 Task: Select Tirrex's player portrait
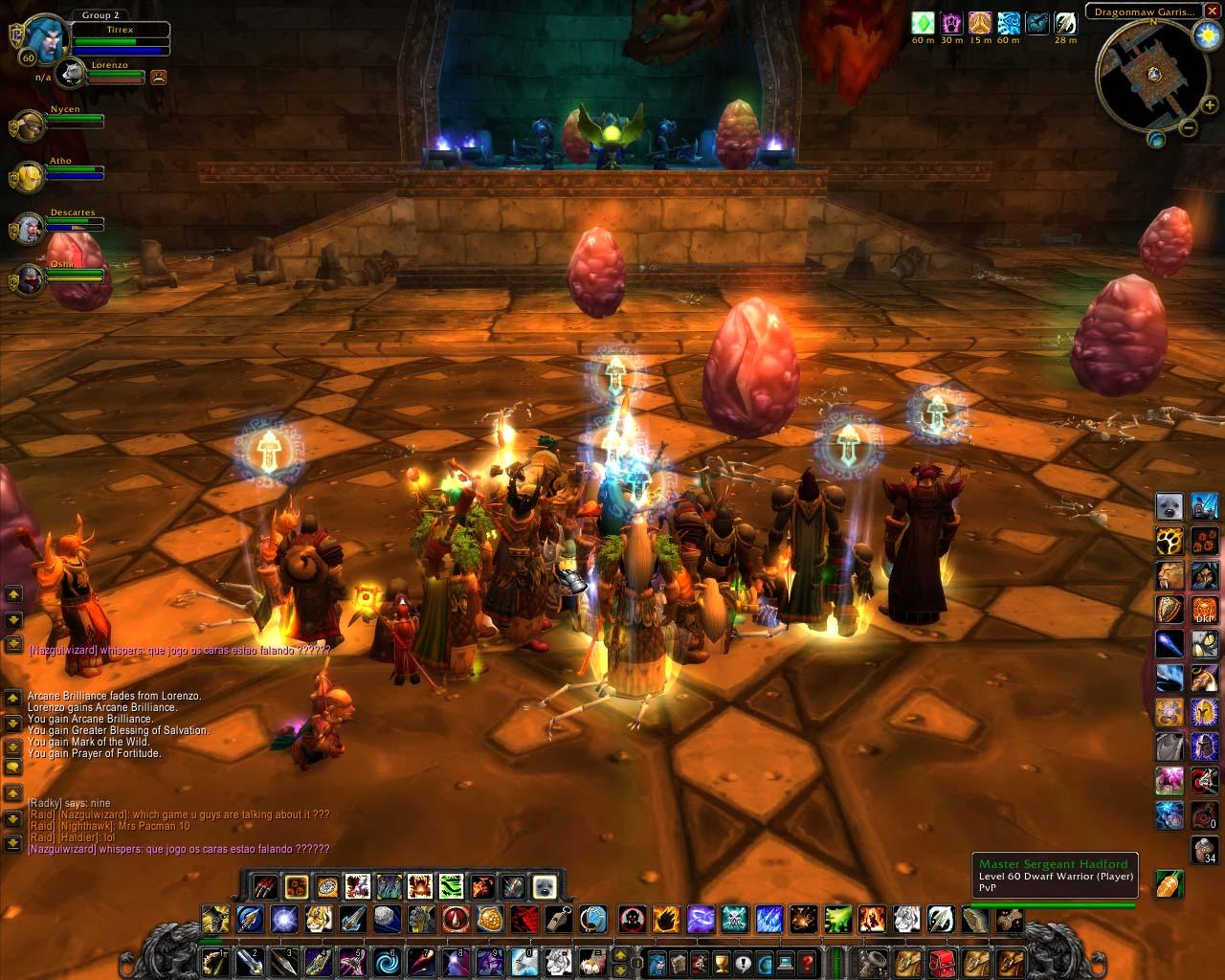pos(43,41)
